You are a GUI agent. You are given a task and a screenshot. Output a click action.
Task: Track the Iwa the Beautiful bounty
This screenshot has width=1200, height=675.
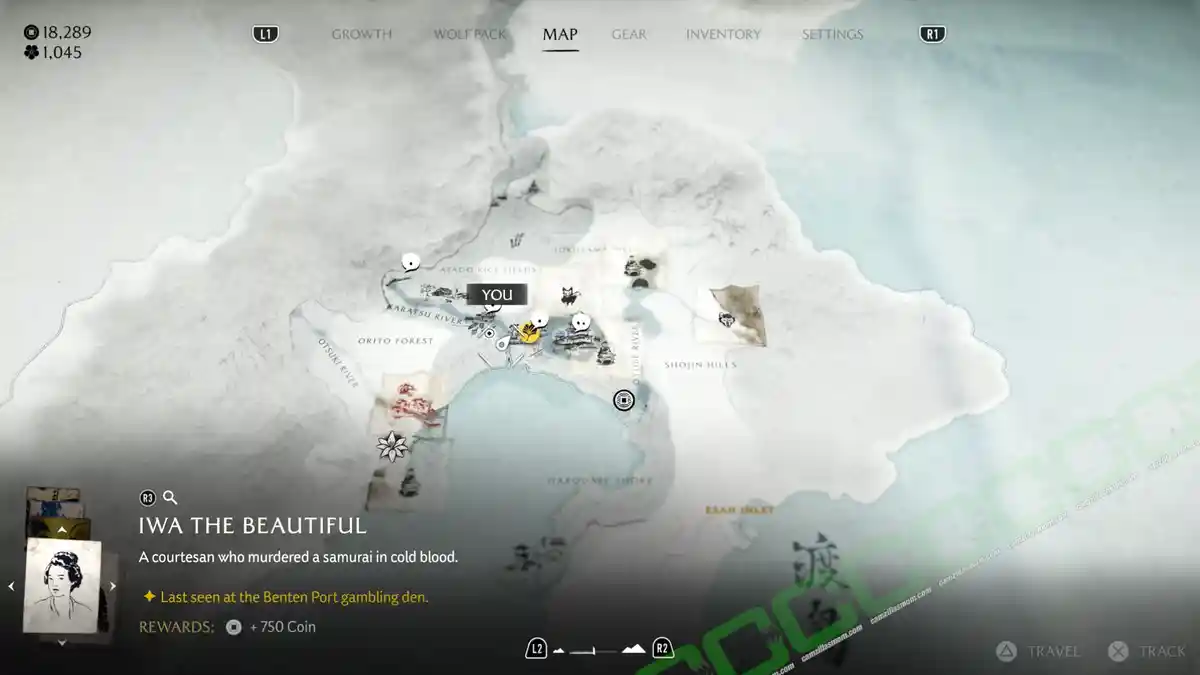click(x=1148, y=651)
